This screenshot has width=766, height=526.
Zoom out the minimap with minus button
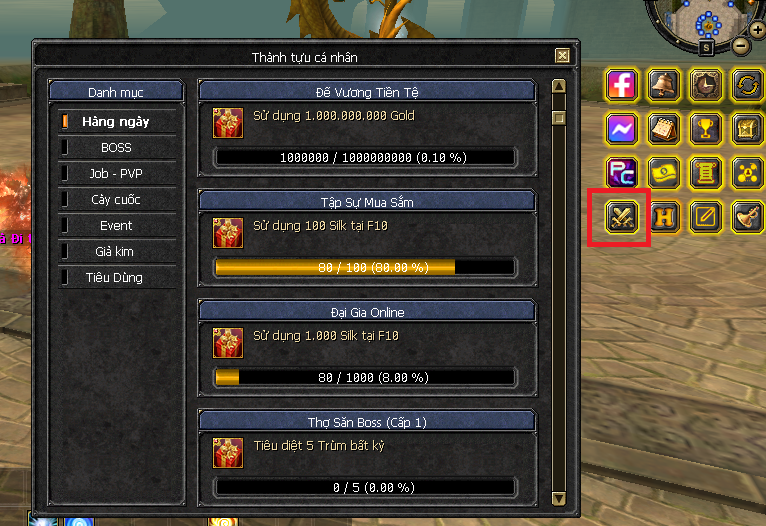pyautogui.click(x=740, y=45)
